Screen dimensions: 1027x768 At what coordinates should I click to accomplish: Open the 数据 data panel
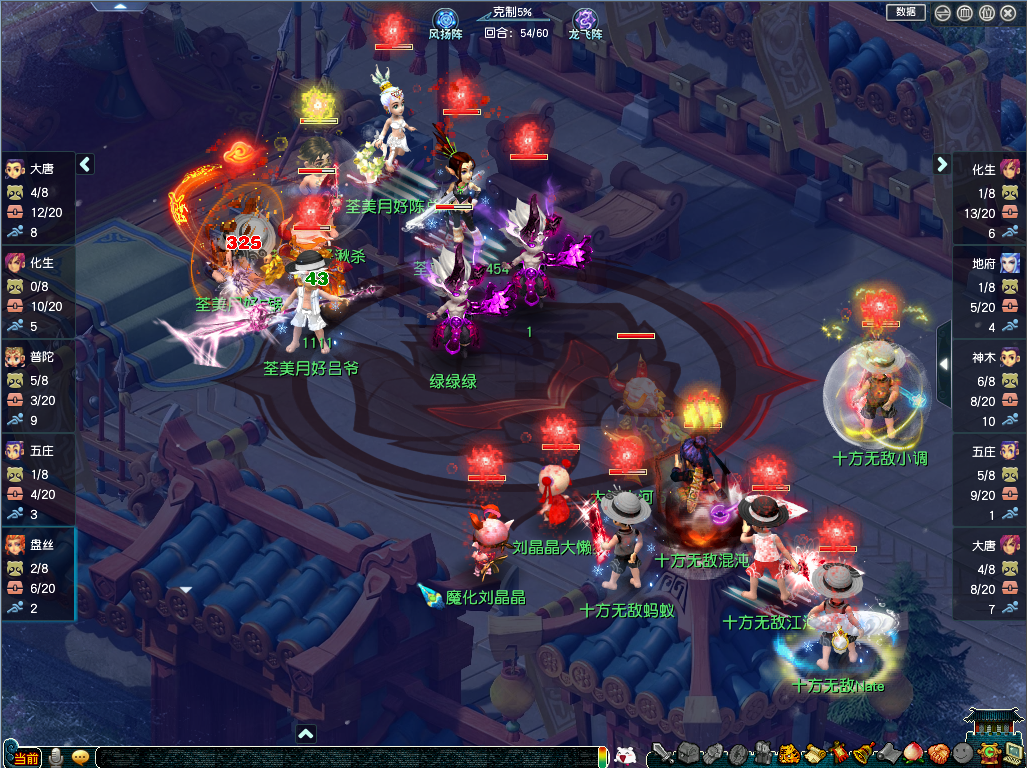(x=906, y=12)
